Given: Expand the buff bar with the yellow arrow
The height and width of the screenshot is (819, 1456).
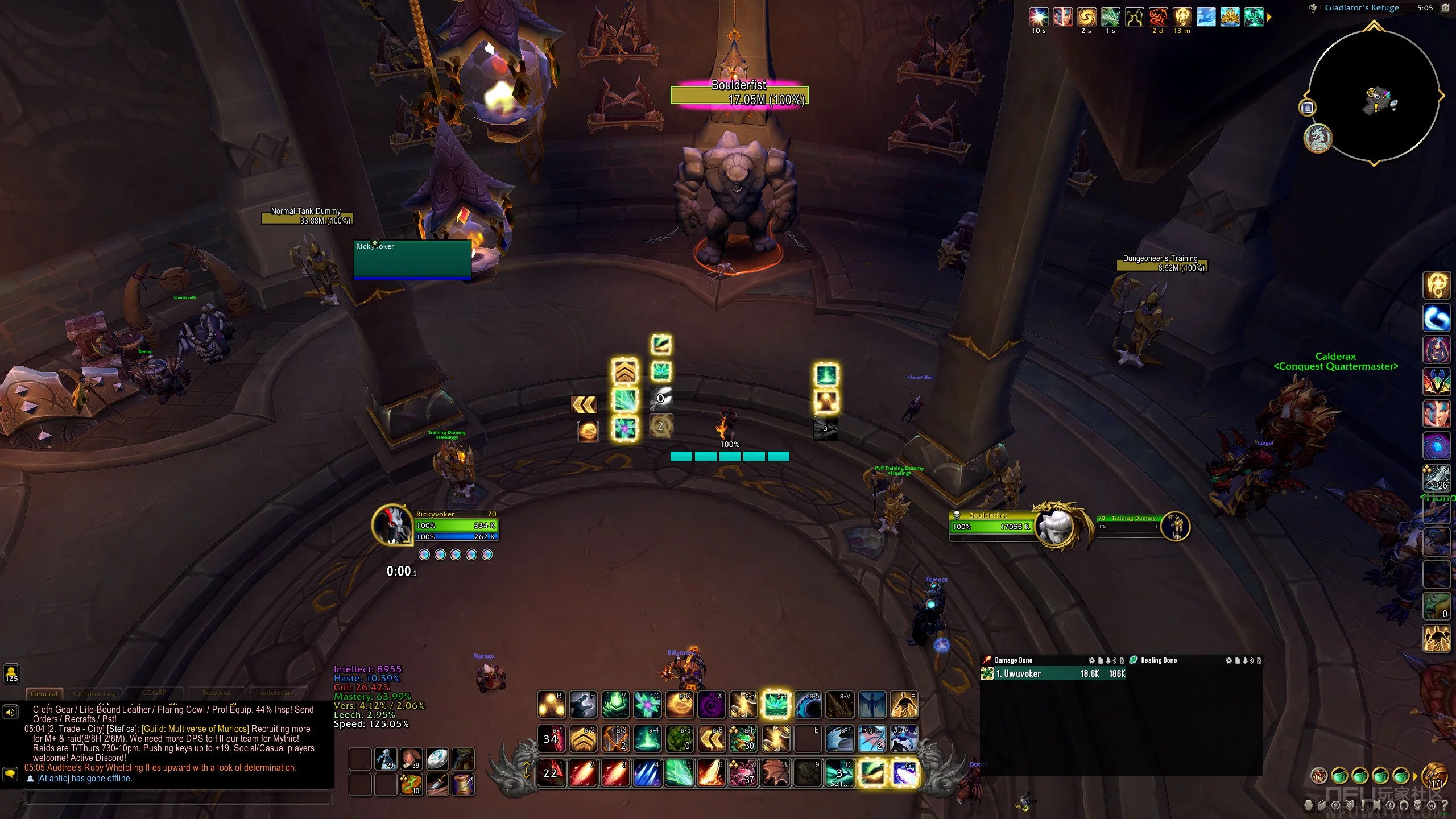Looking at the screenshot, I should click(x=1269, y=17).
